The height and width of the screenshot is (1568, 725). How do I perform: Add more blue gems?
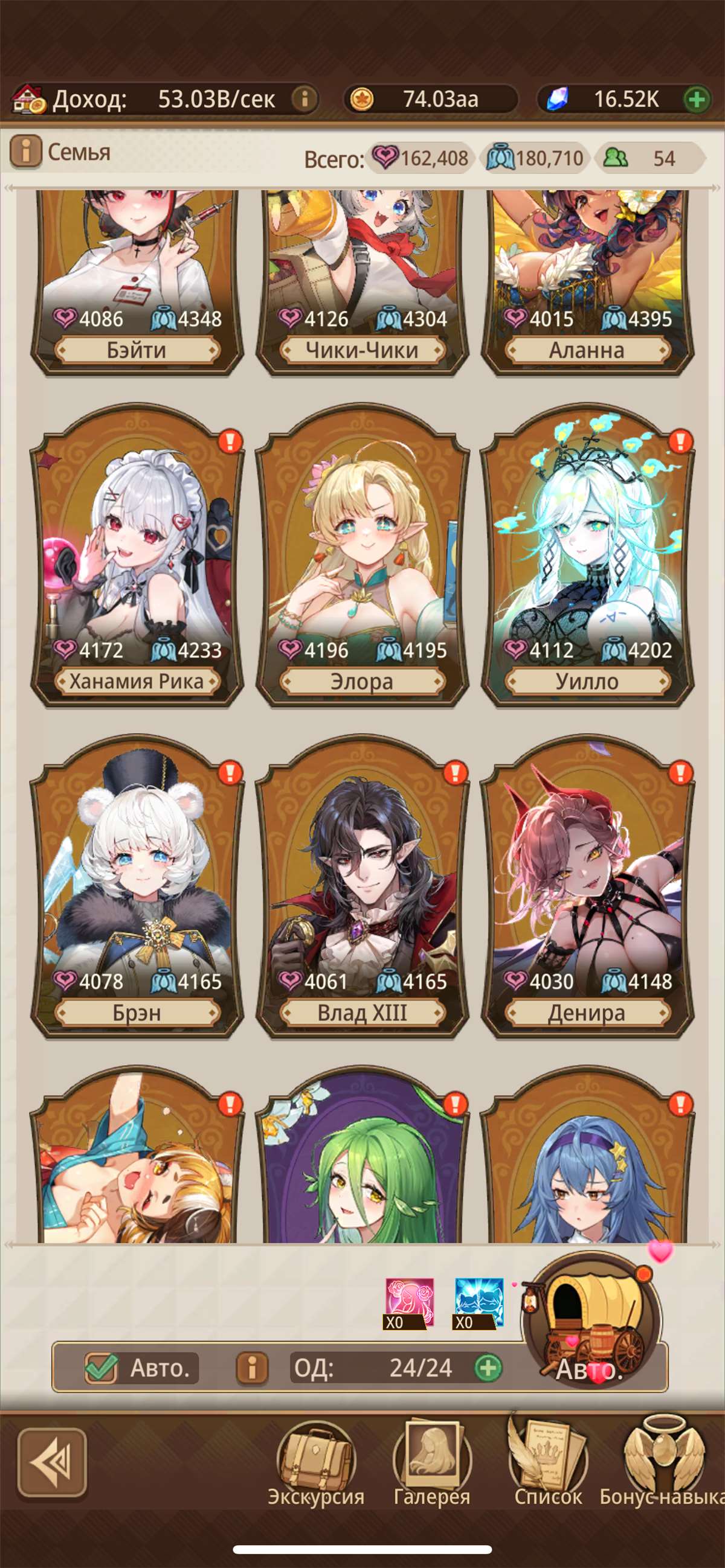click(697, 98)
